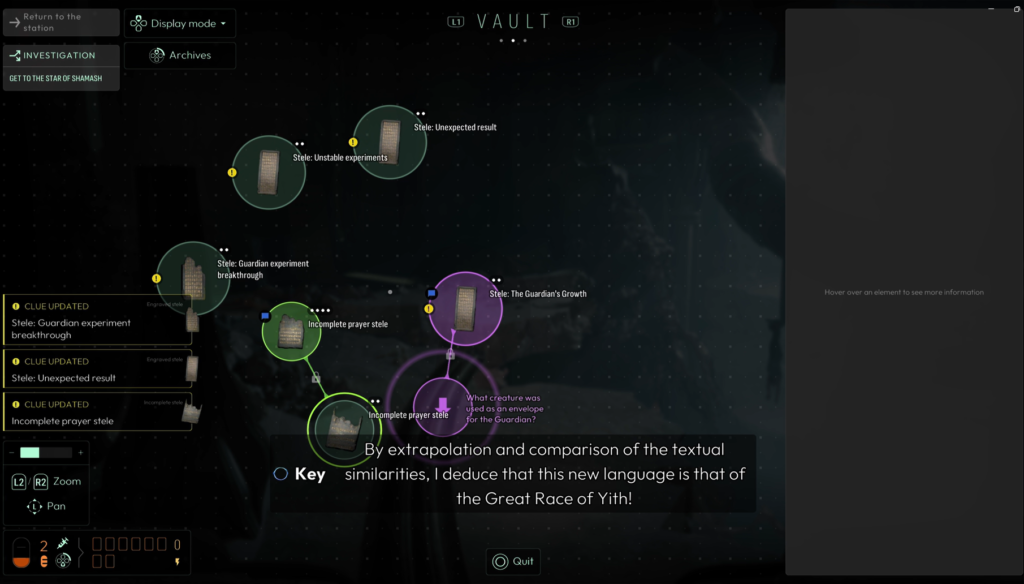Open the Archives
The image size is (1024, 584).
coord(180,55)
